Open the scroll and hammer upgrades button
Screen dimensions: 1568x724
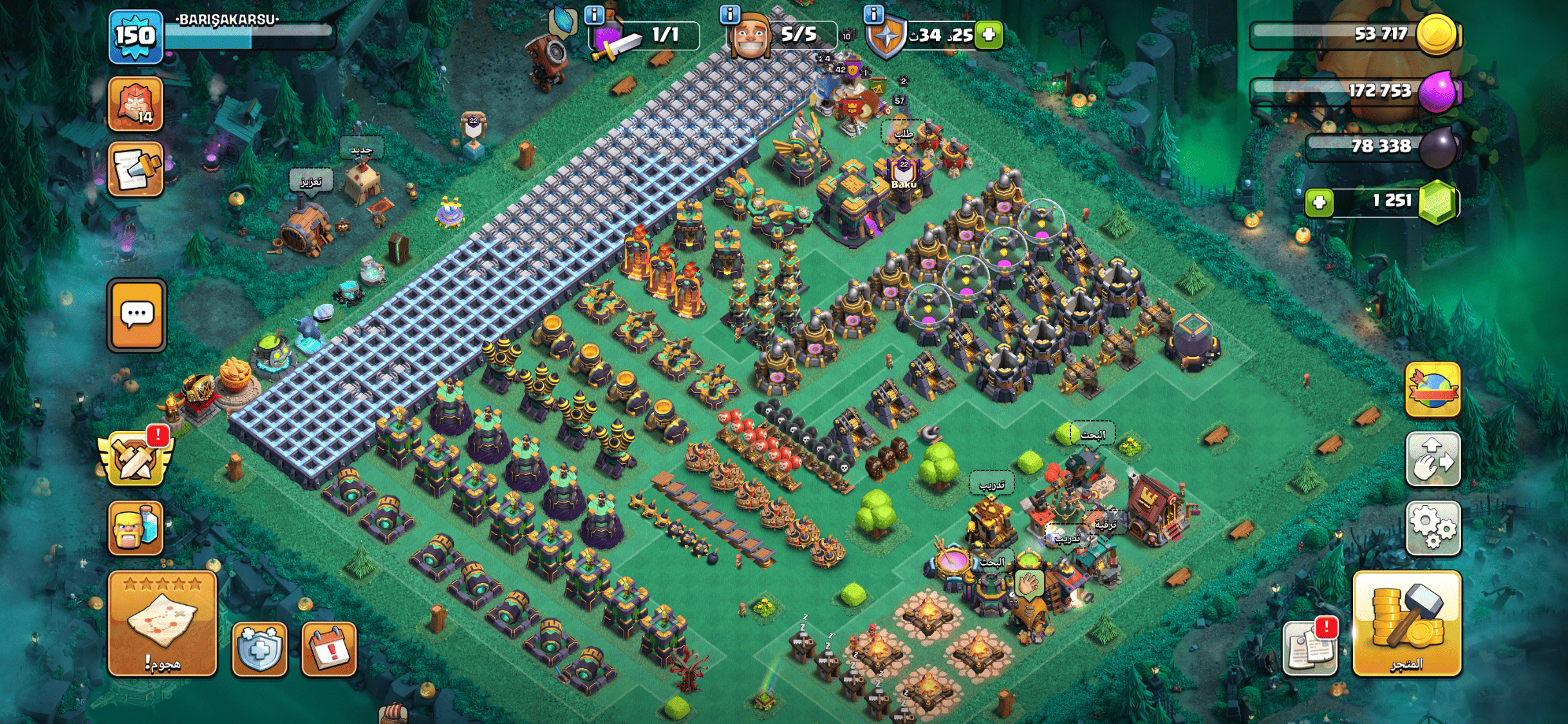click(x=136, y=170)
